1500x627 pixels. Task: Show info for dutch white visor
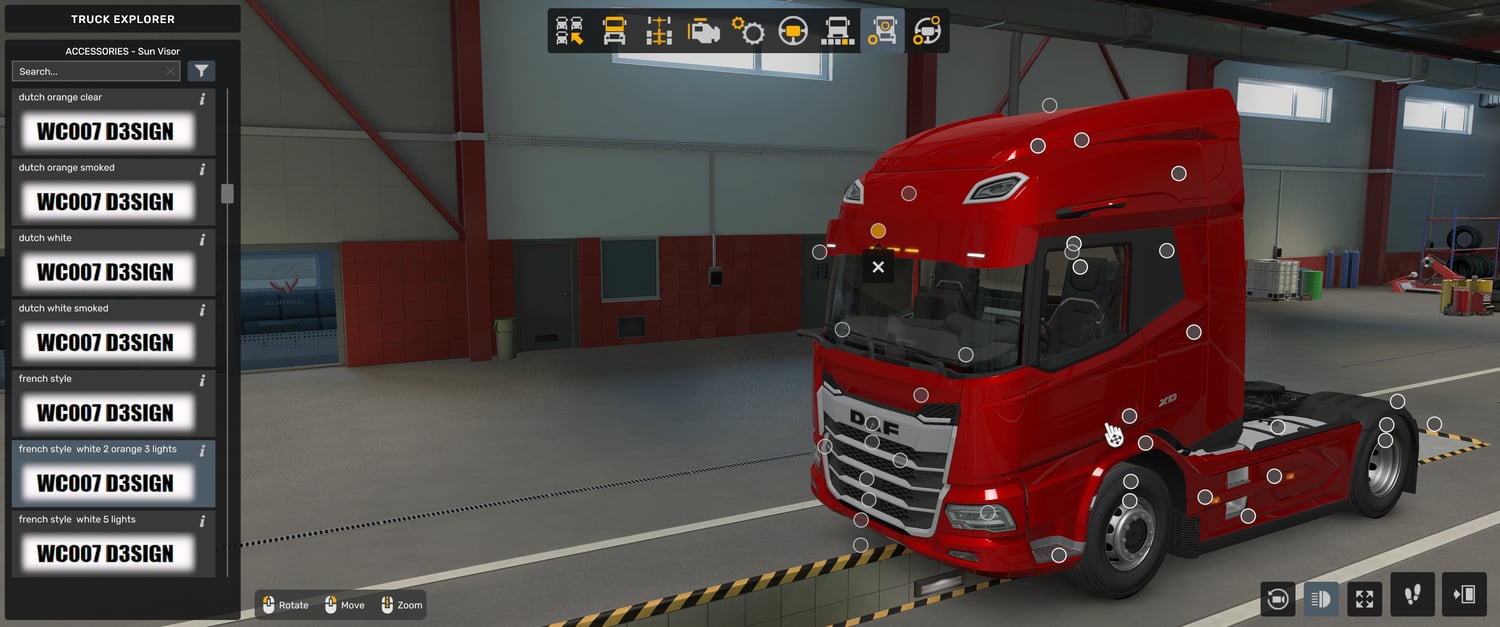pos(202,240)
